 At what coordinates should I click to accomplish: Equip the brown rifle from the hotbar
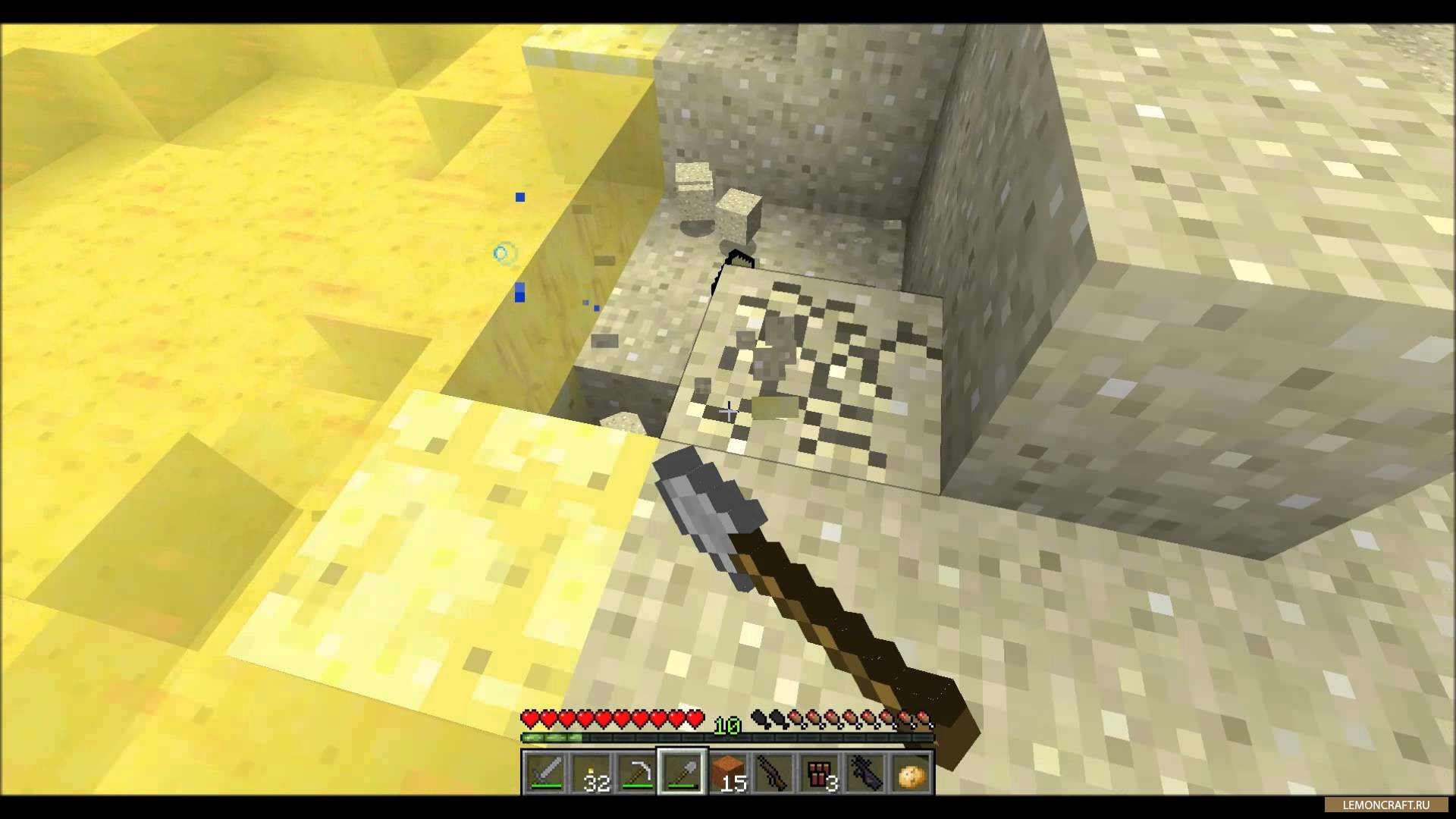(x=773, y=773)
